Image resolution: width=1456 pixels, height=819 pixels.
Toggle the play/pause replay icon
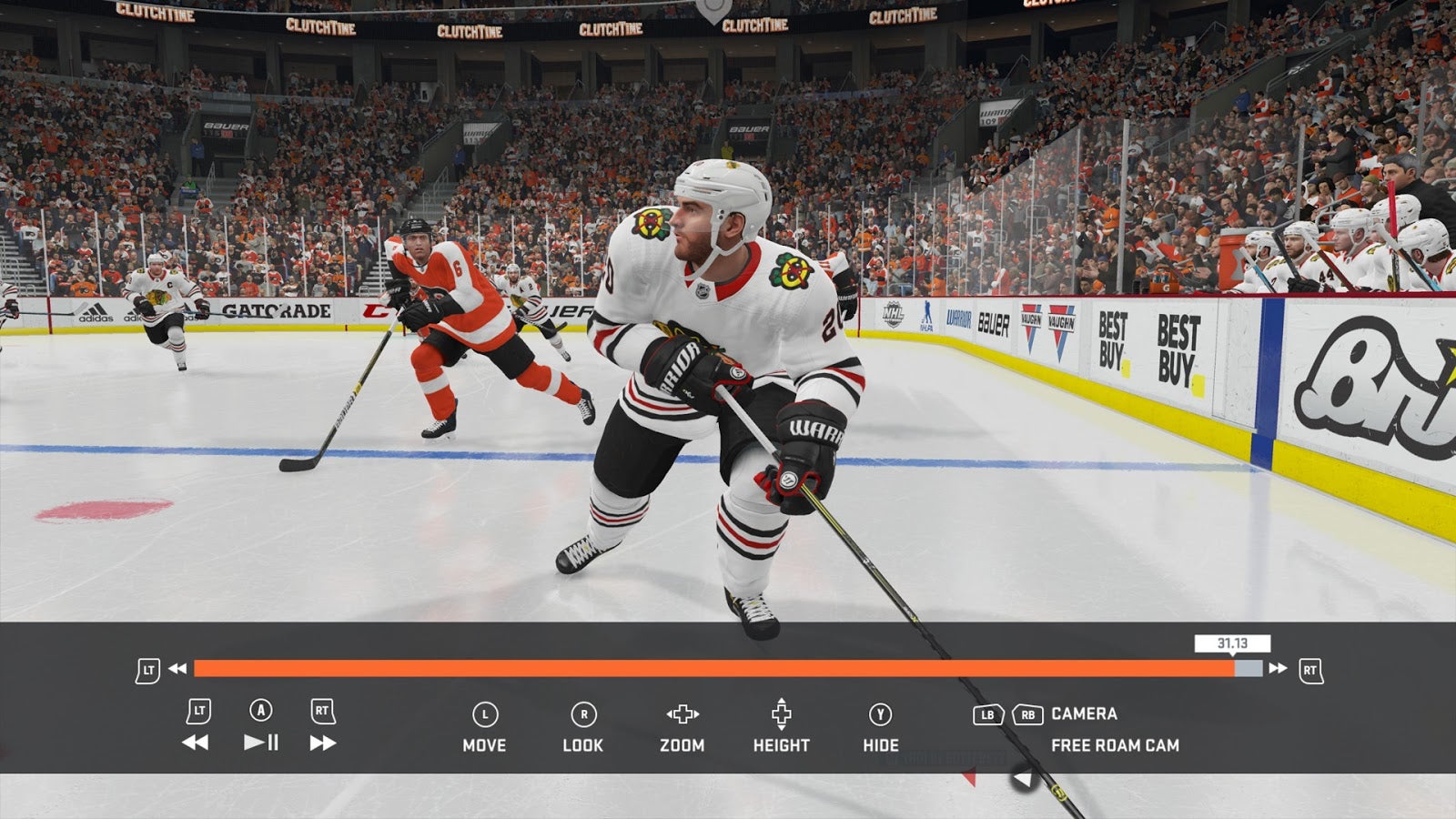click(x=261, y=743)
